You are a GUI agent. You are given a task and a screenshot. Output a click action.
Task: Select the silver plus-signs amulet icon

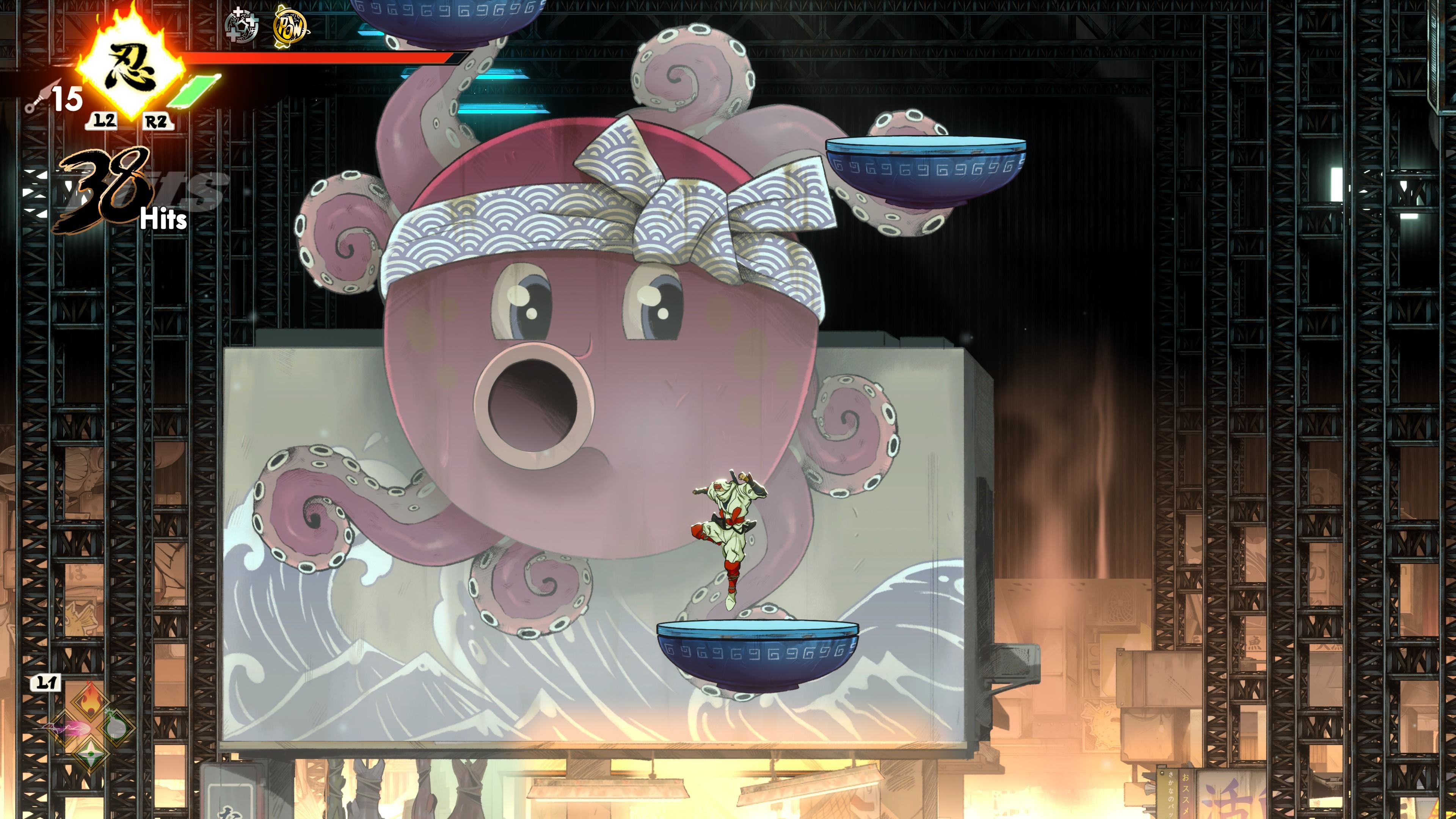(x=242, y=27)
